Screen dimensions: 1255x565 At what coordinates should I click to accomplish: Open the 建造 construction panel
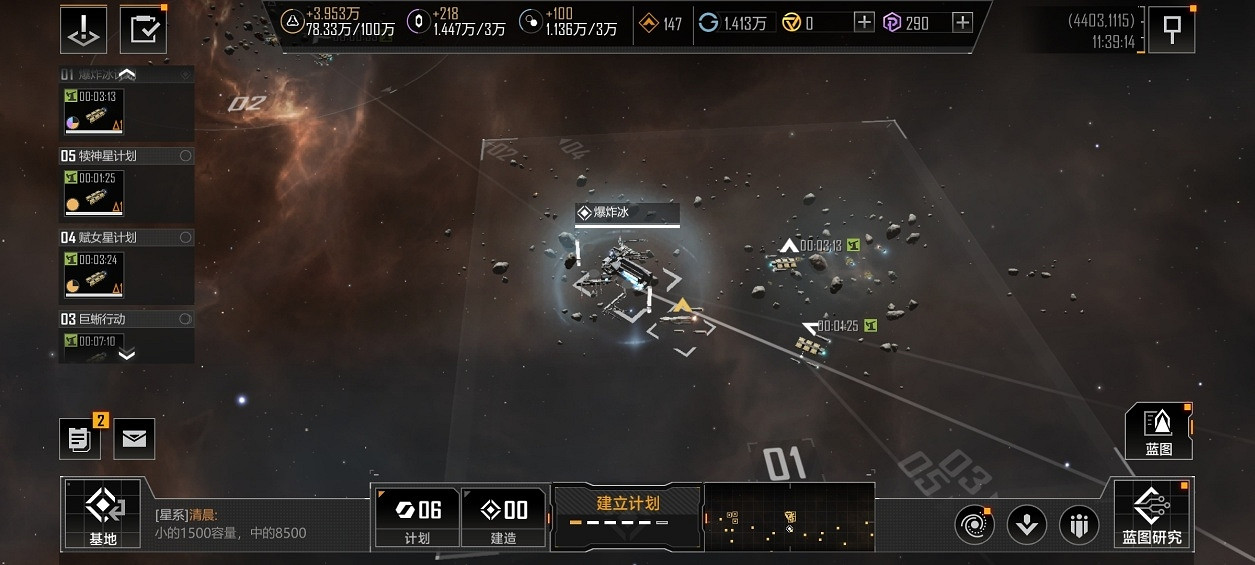click(x=504, y=517)
